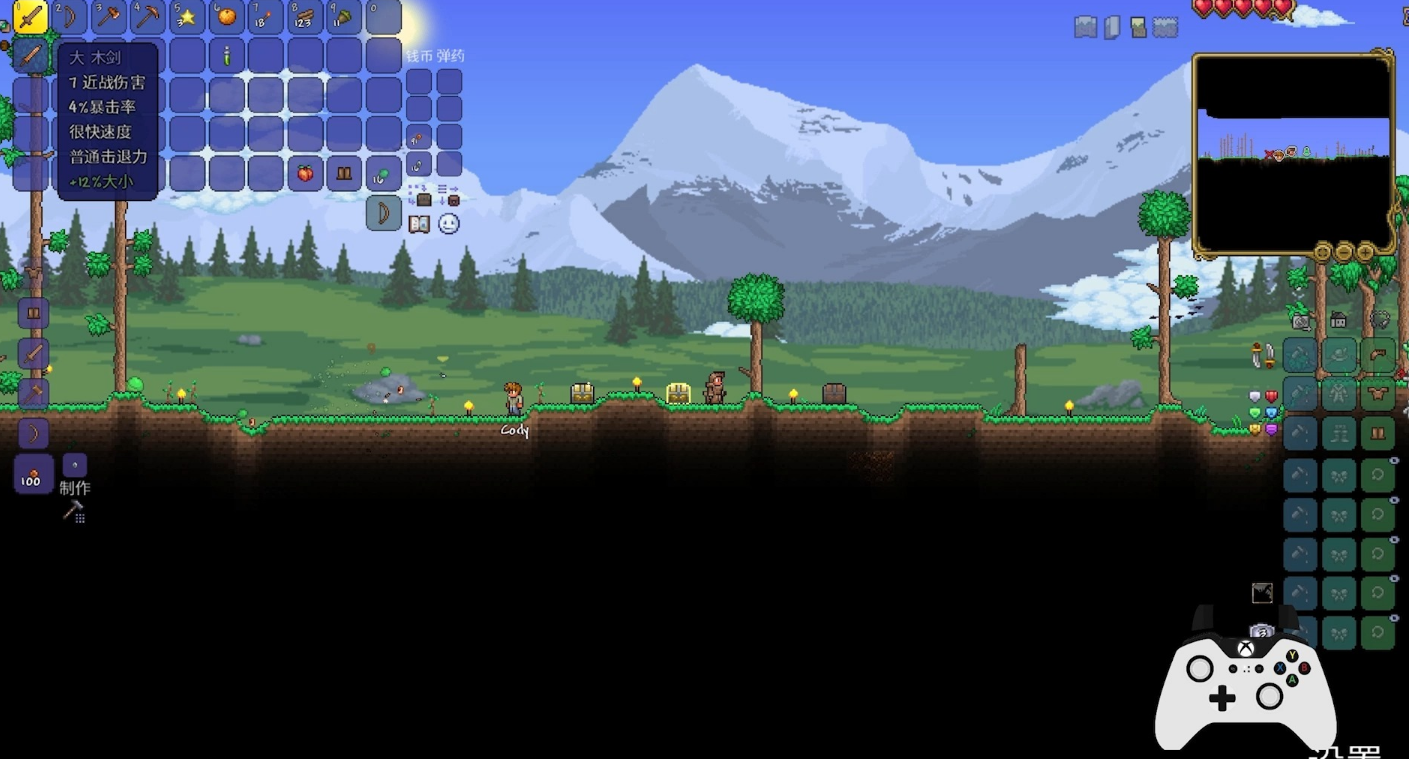Craft the torch stack of 100
1409x759 pixels.
(x=33, y=473)
